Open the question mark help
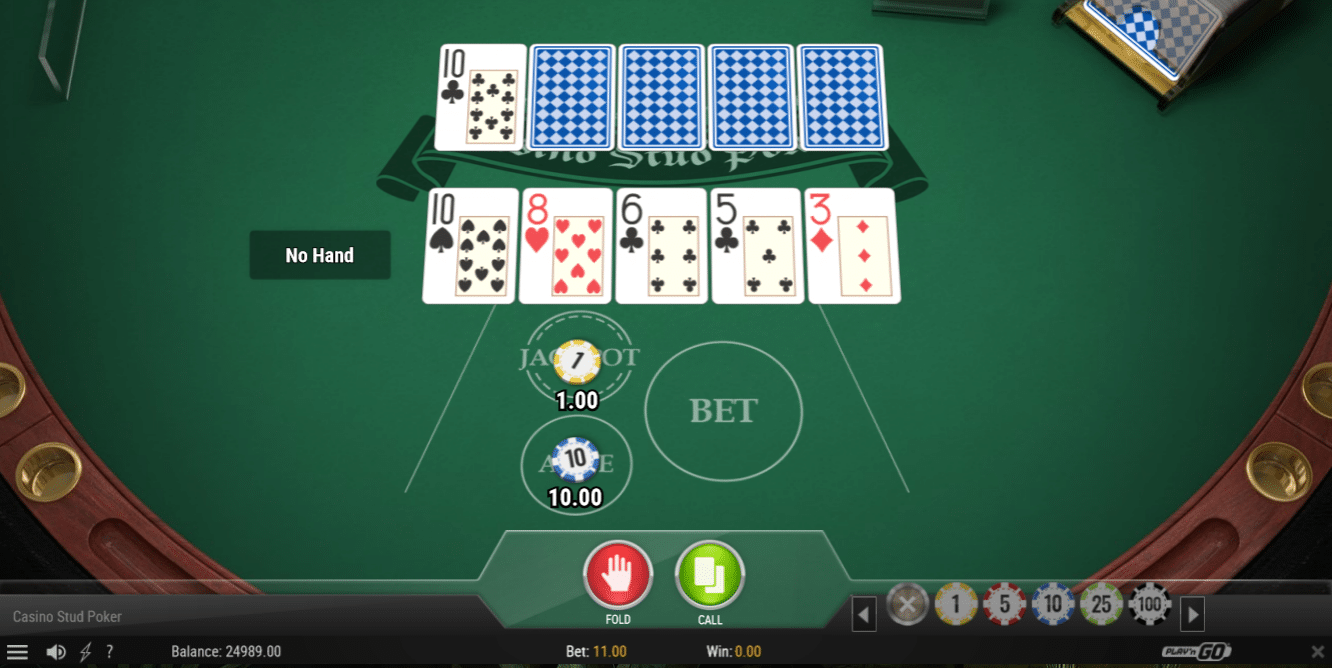 pos(109,652)
